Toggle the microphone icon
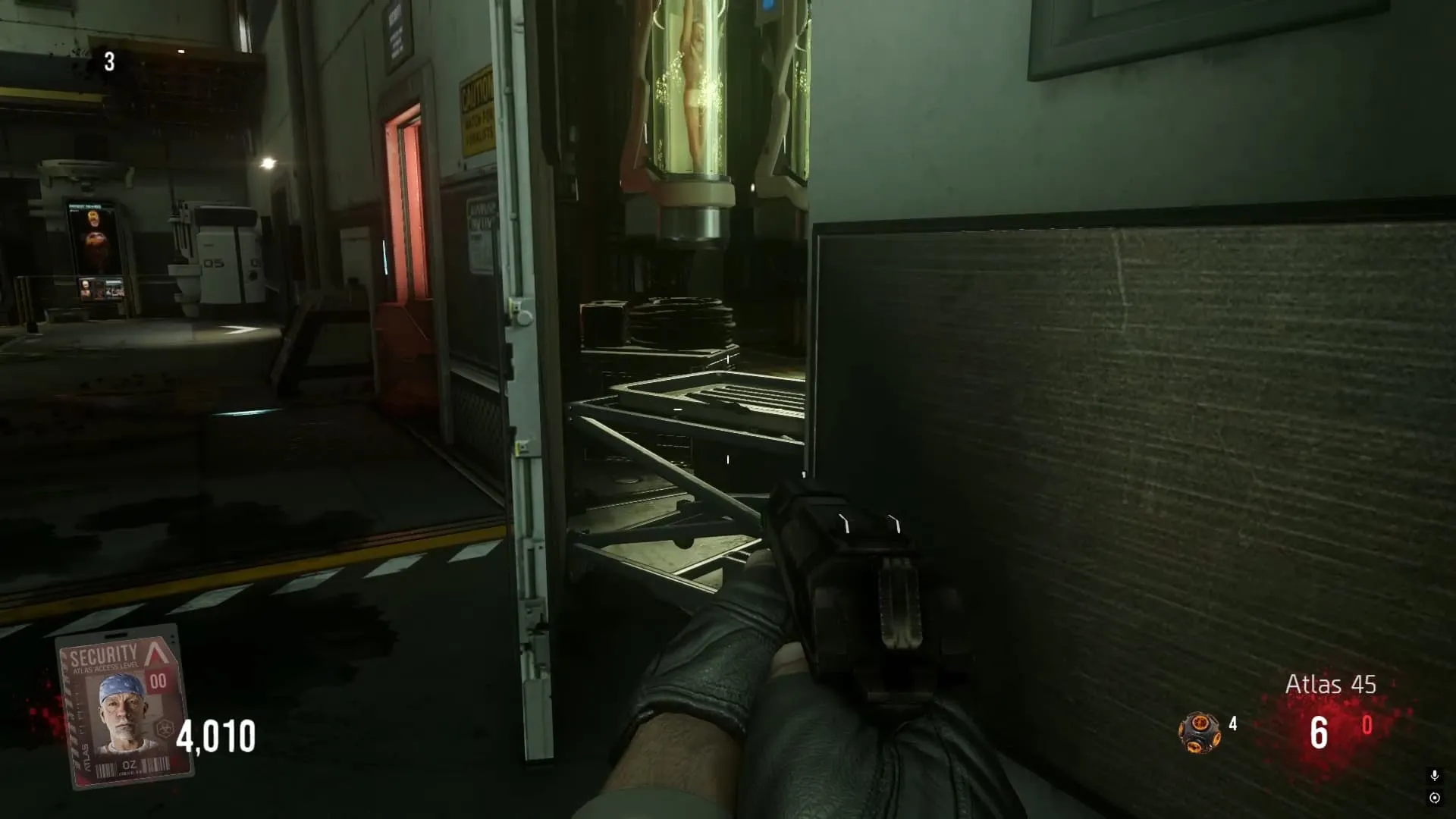 (x=1434, y=775)
